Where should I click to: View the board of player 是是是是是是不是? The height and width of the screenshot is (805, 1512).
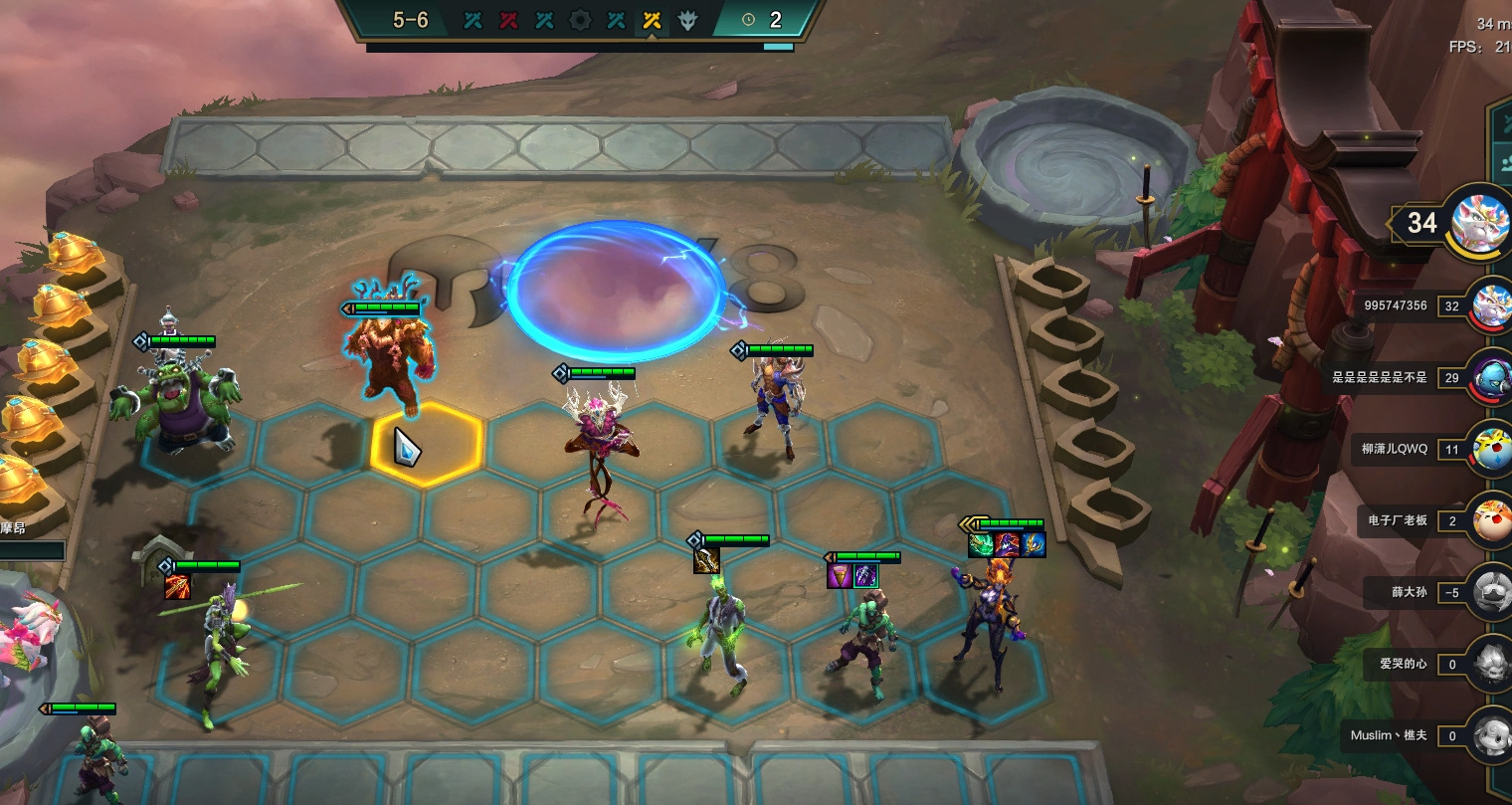point(1490,377)
